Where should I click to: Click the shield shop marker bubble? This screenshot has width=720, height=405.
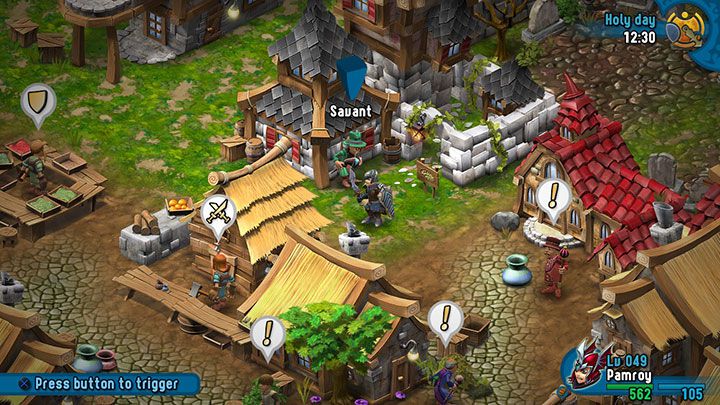pos(38,101)
